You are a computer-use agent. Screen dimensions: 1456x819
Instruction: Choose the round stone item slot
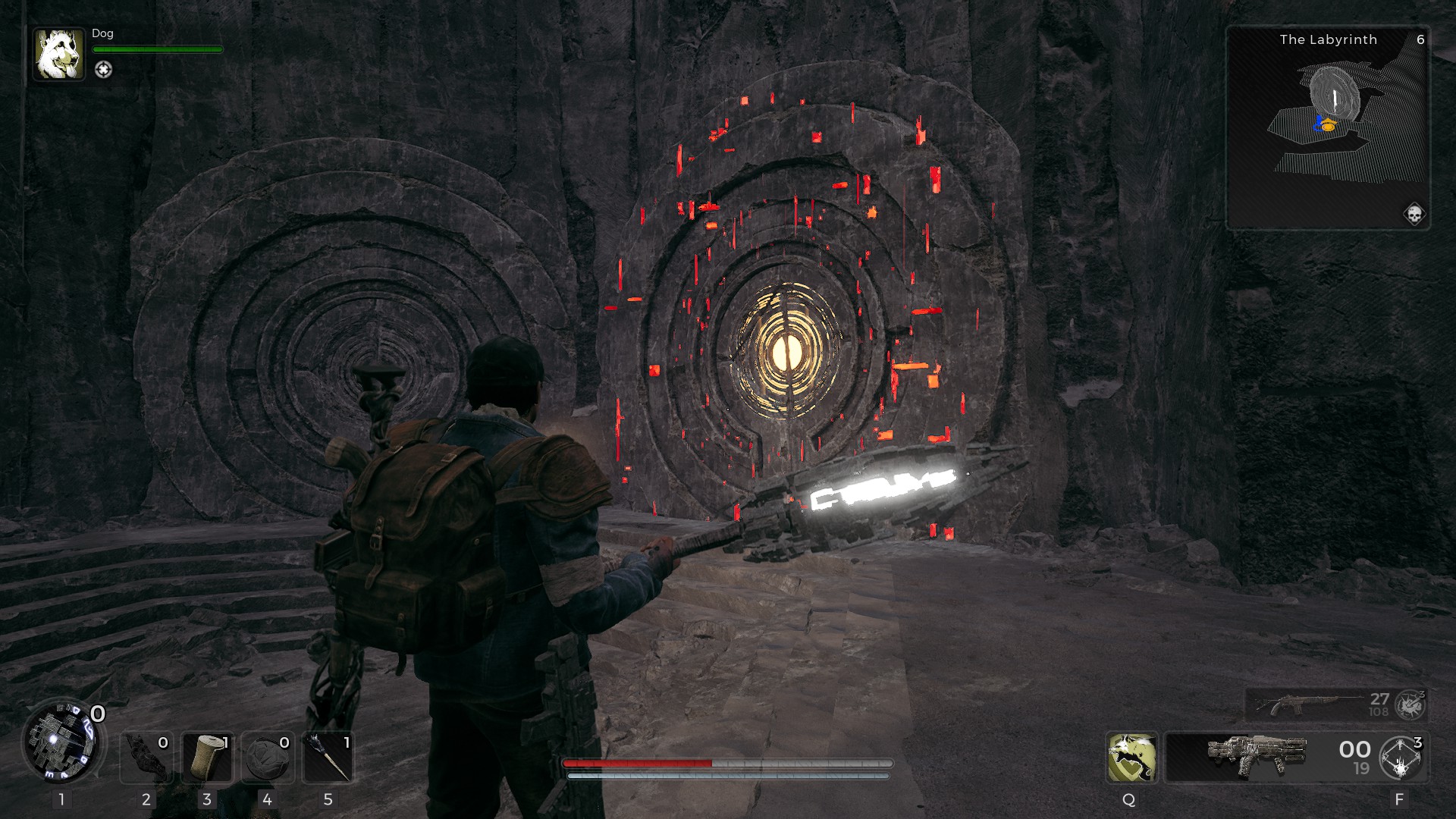(x=267, y=757)
